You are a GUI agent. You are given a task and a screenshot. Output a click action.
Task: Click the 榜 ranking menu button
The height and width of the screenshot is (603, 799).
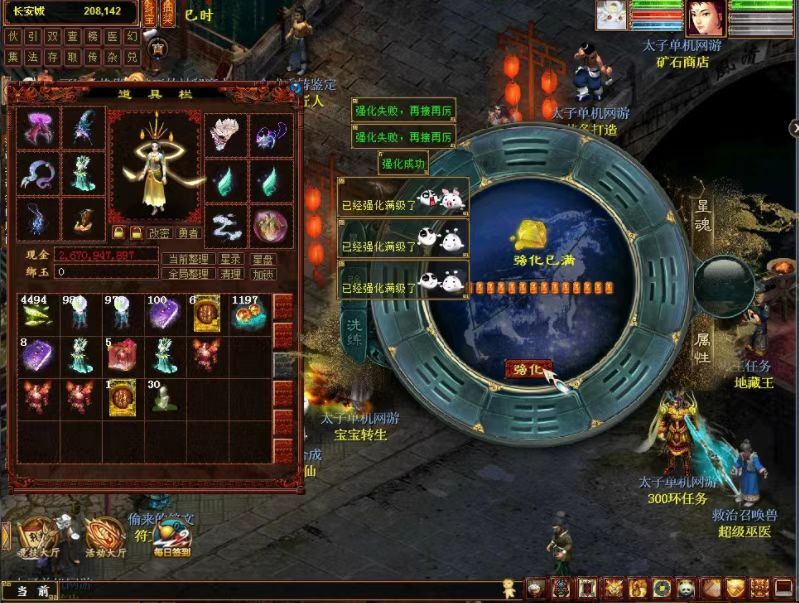[x=93, y=36]
